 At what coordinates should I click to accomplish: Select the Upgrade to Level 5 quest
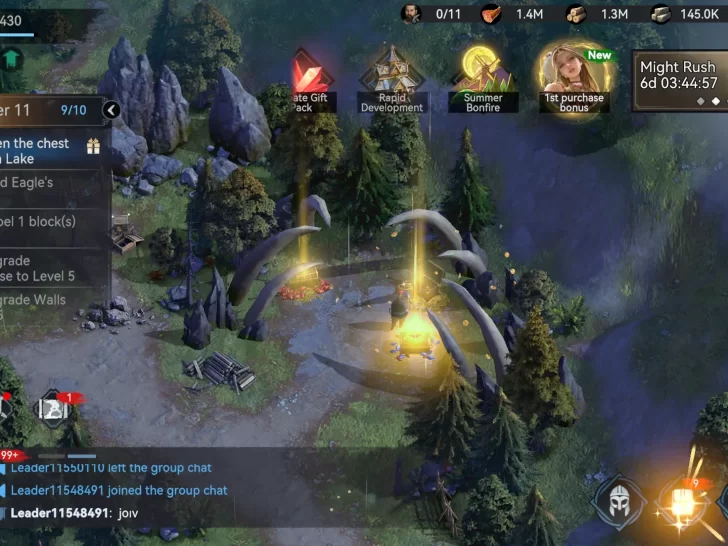tap(50, 268)
